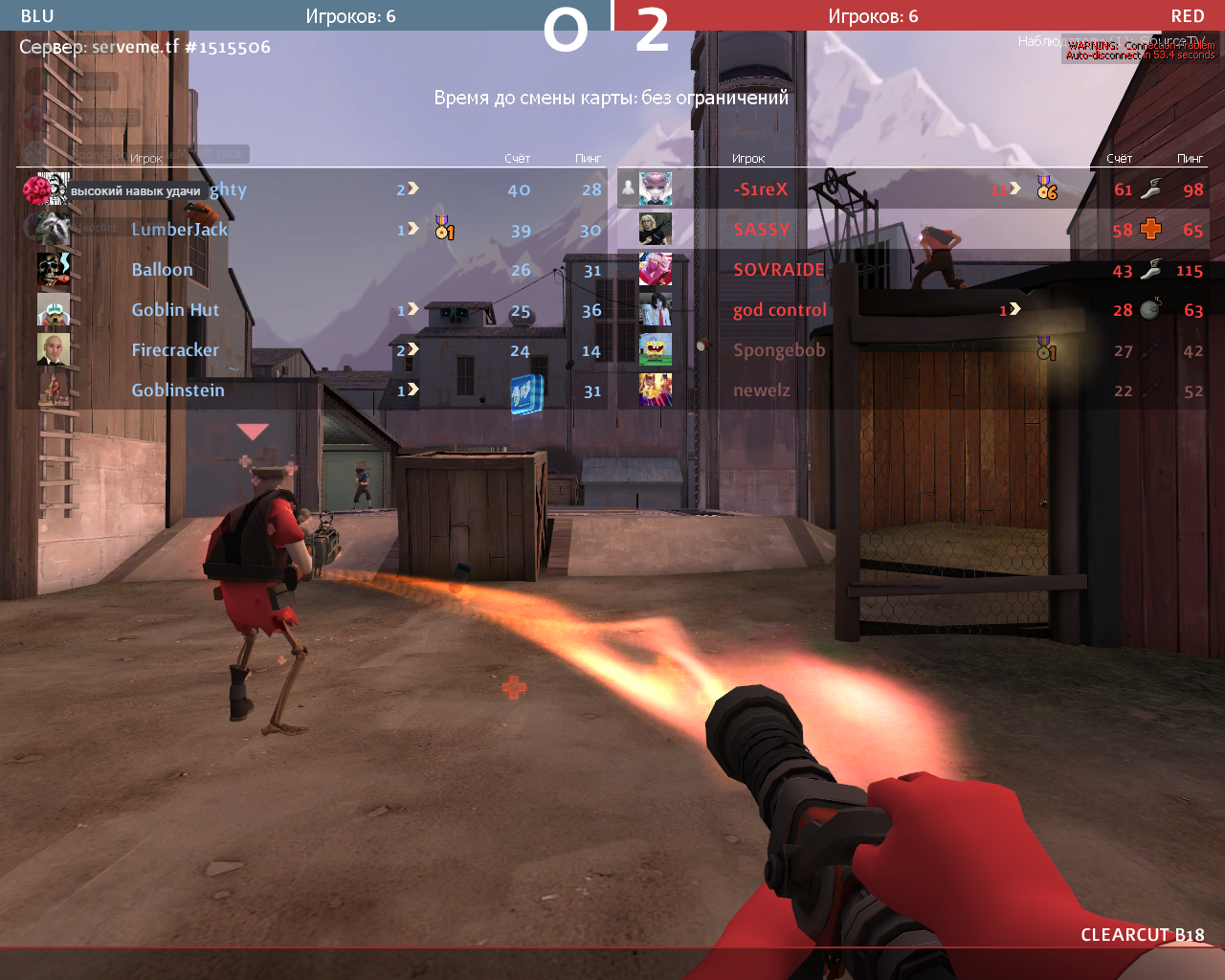Click Goblin Hut on the scoreboard
This screenshot has width=1225, height=980.
176,310
